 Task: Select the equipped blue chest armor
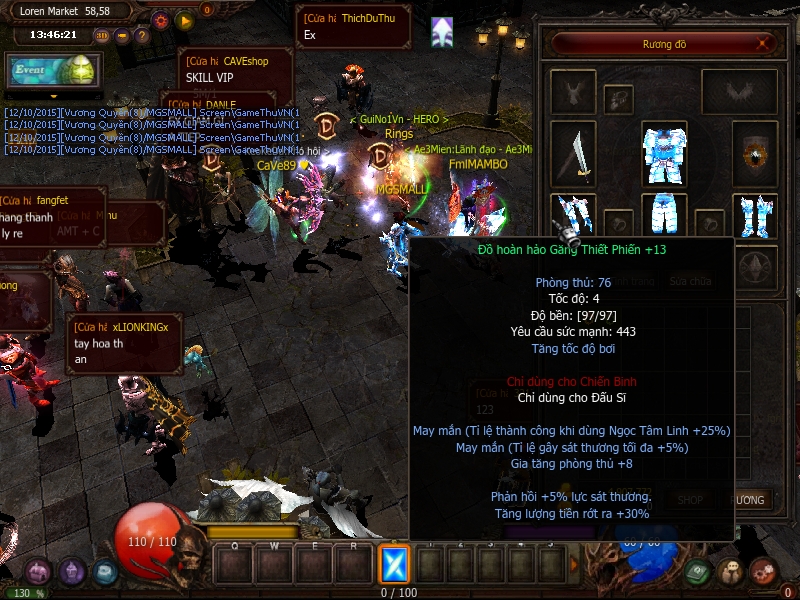664,154
